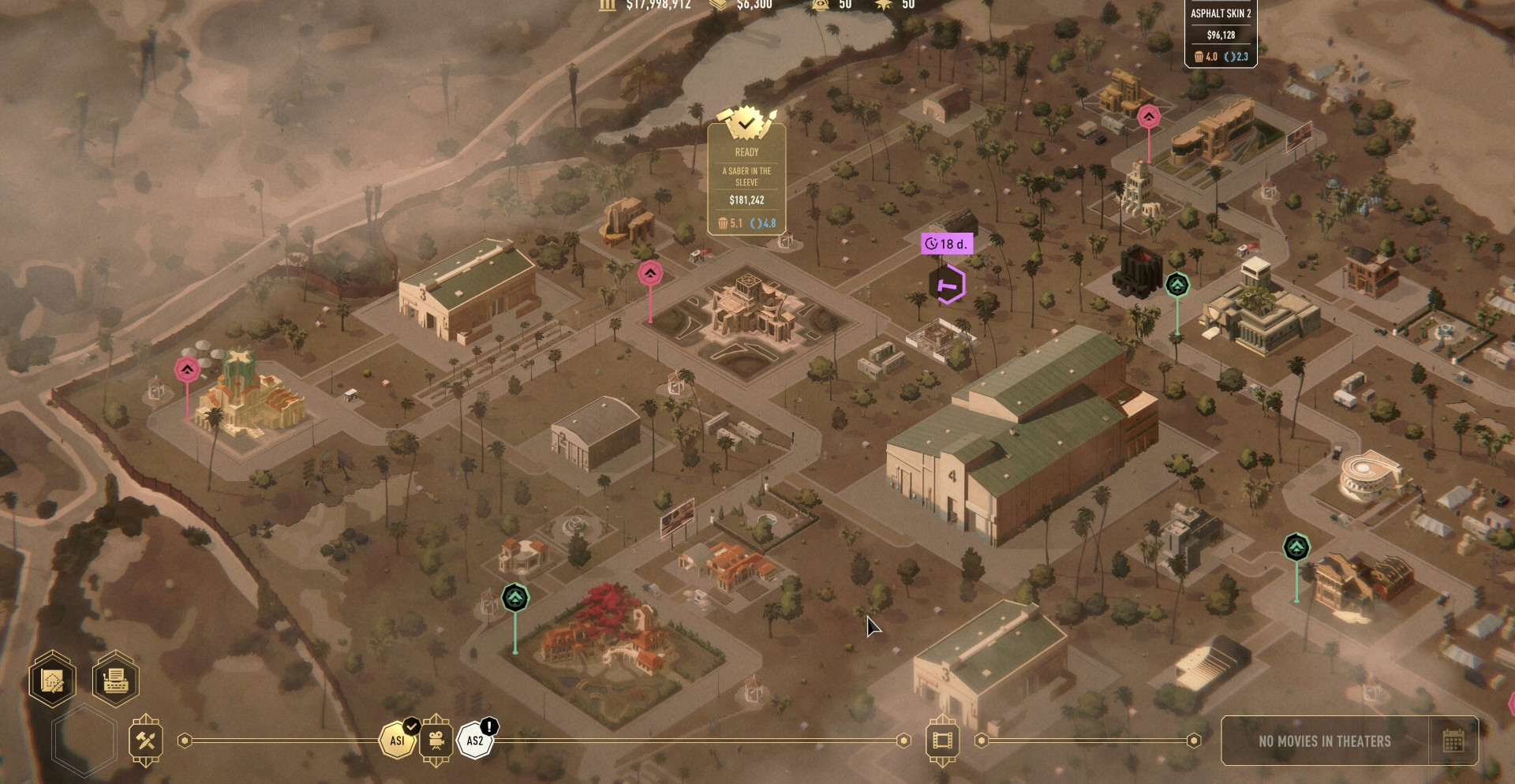This screenshot has height=784, width=1515.
Task: Select the AS2 movie token with alert
Action: 475,741
